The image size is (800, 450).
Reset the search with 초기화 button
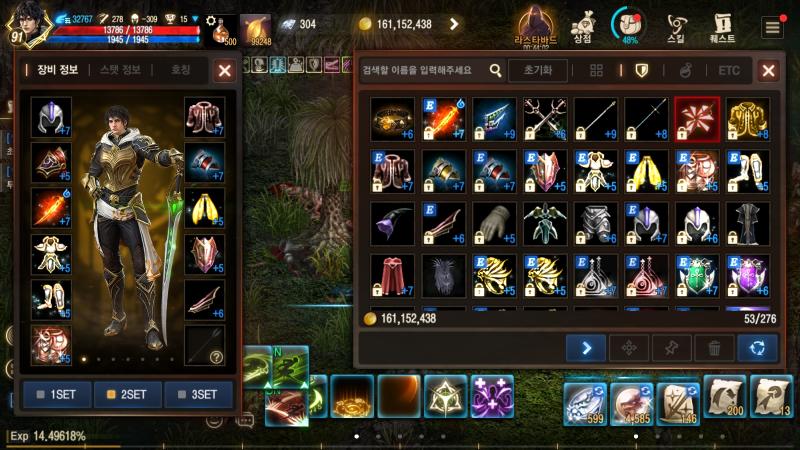coord(537,70)
